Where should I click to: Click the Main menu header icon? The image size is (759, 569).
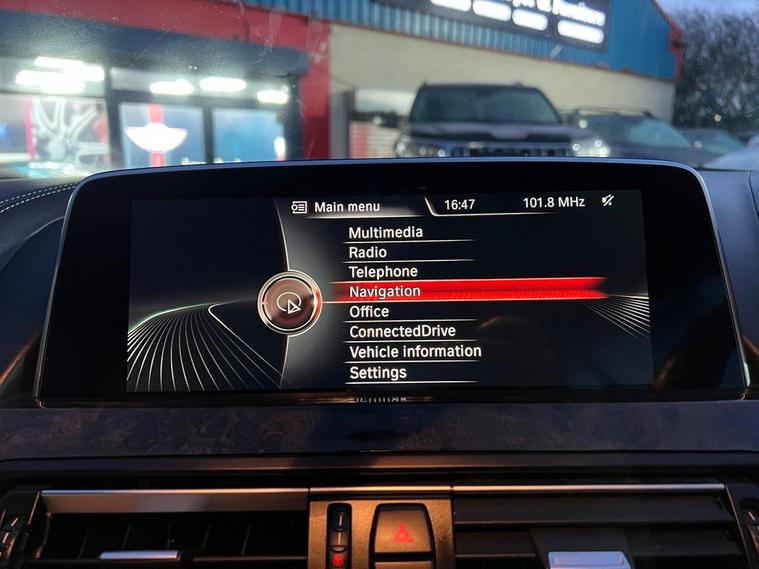[299, 207]
